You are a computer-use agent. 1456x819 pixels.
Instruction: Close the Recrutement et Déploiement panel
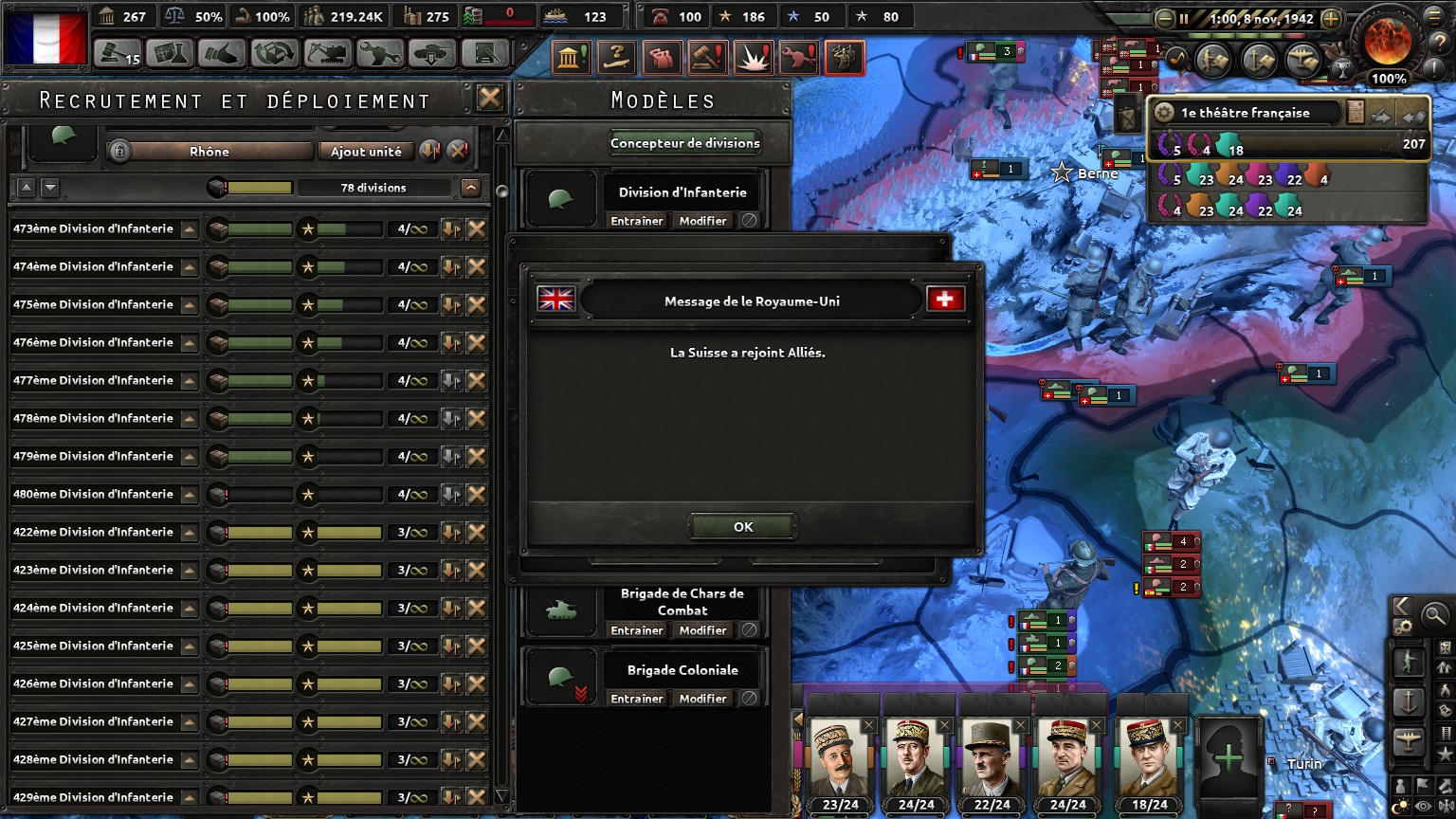489,99
